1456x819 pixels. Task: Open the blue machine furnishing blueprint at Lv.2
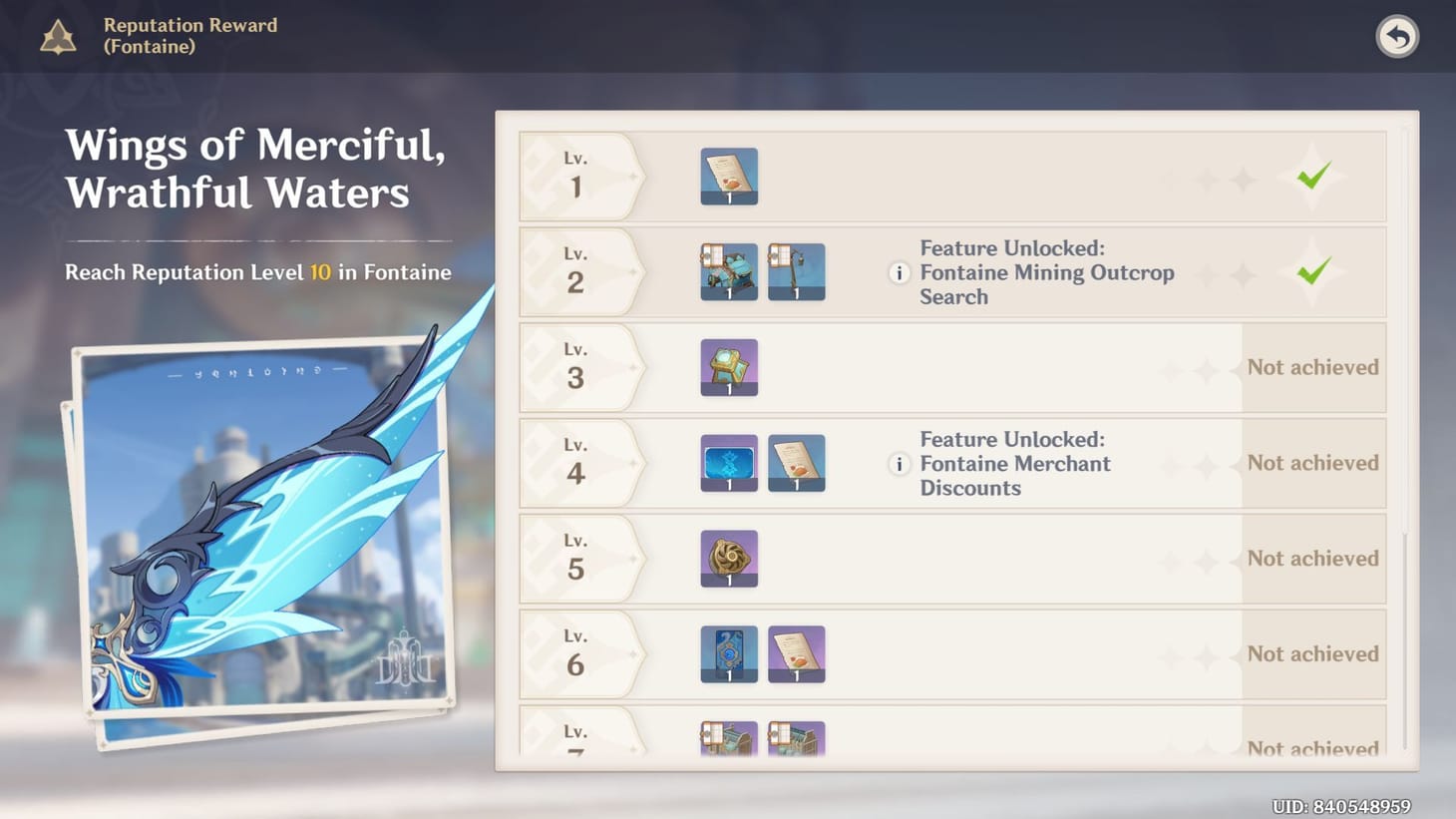point(729,271)
